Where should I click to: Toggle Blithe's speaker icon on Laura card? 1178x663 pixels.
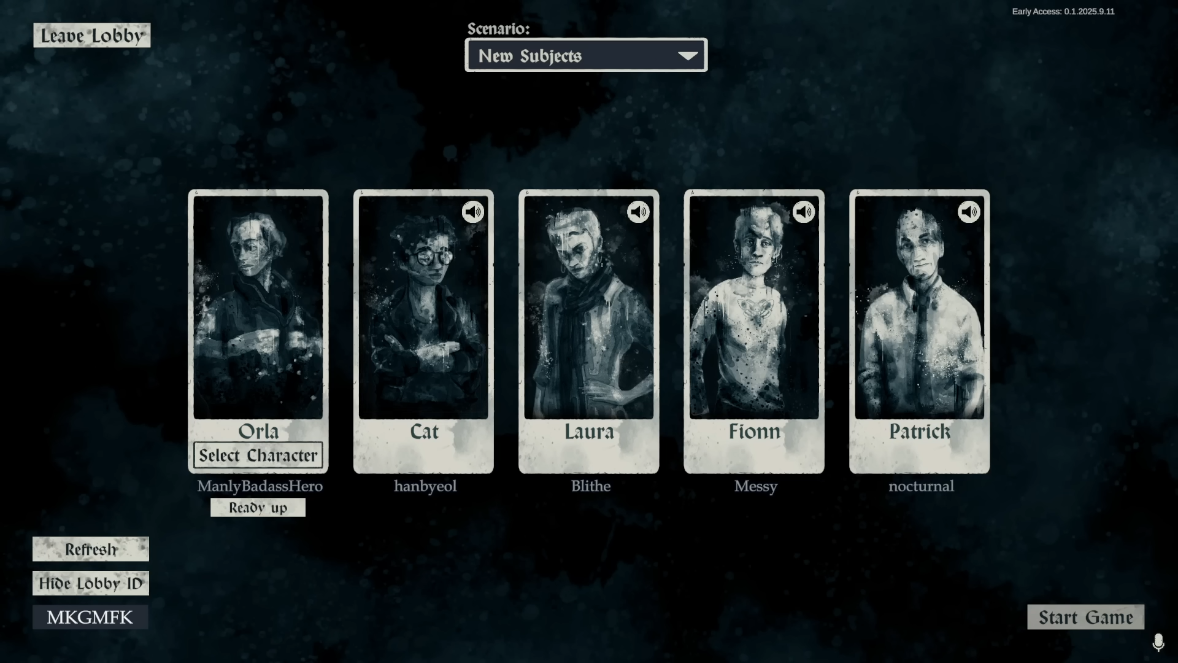638,212
